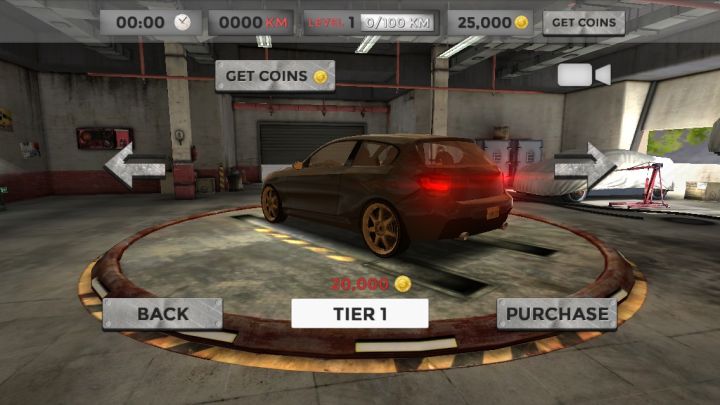Go back with the BACK button
Image resolution: width=720 pixels, height=405 pixels.
[x=162, y=313]
